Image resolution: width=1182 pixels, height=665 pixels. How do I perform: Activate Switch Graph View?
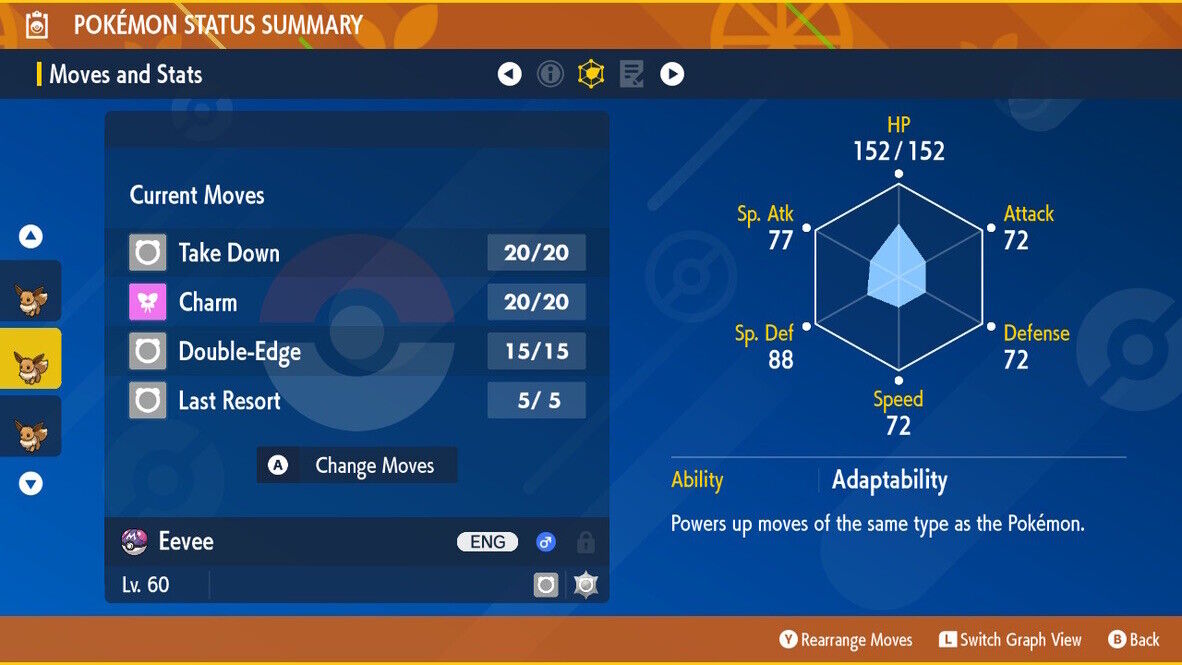click(x=1010, y=640)
